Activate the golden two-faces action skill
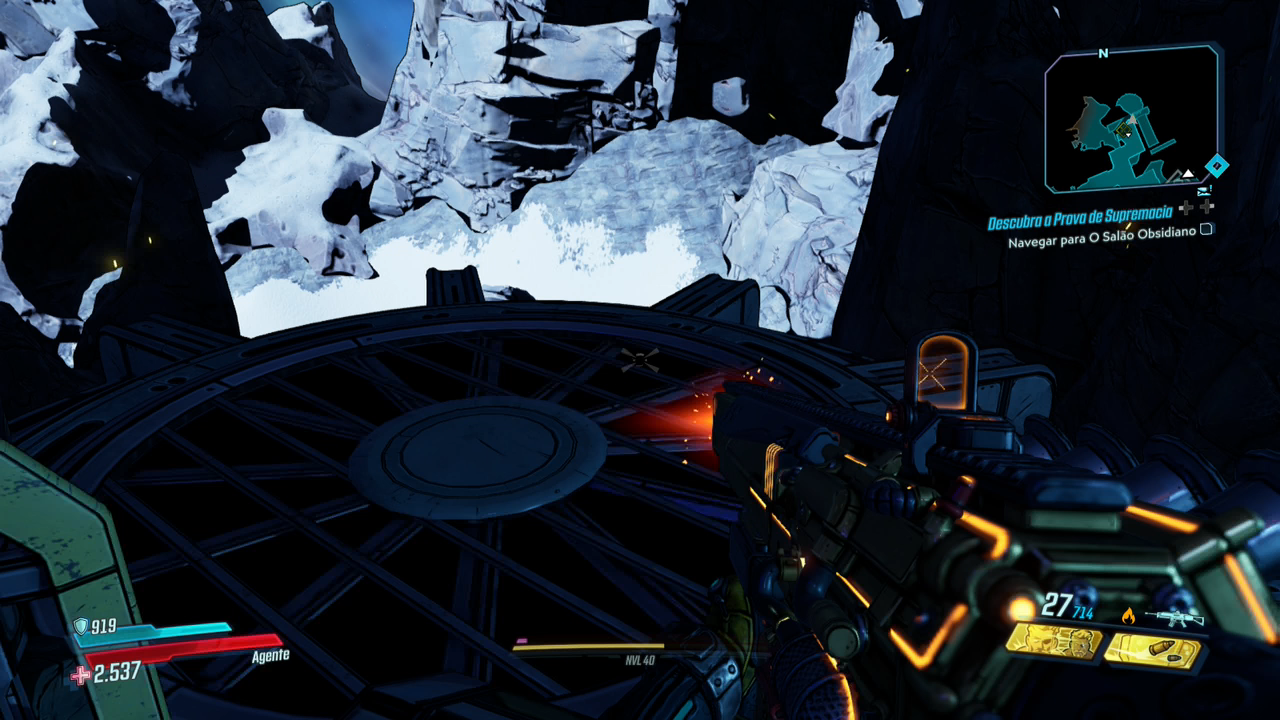The height and width of the screenshot is (720, 1280). point(1053,643)
